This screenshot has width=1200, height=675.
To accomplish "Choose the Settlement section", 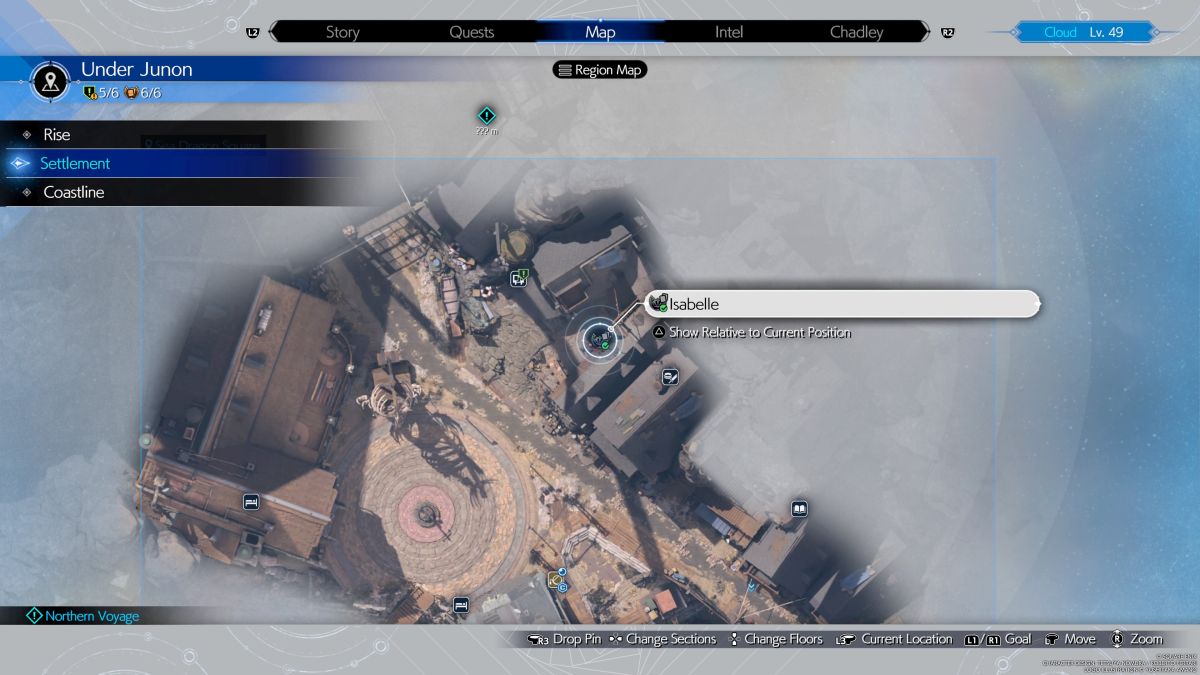I will coord(75,163).
